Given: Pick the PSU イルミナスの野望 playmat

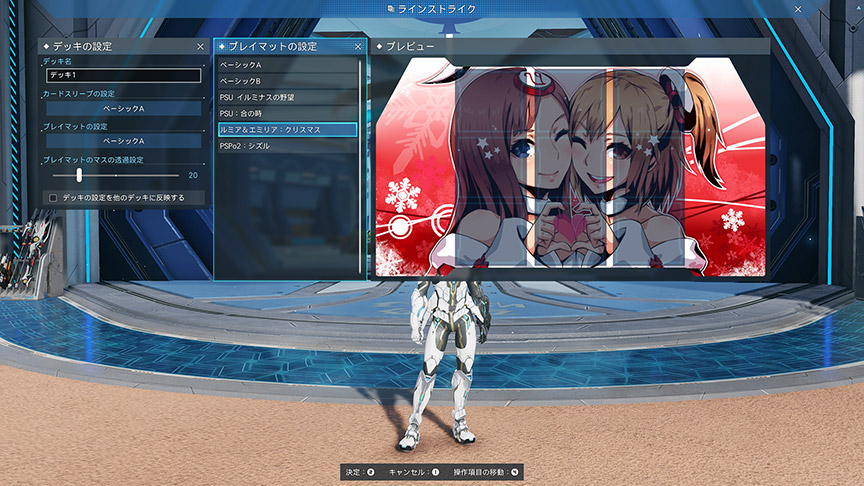Looking at the screenshot, I should click(288, 97).
